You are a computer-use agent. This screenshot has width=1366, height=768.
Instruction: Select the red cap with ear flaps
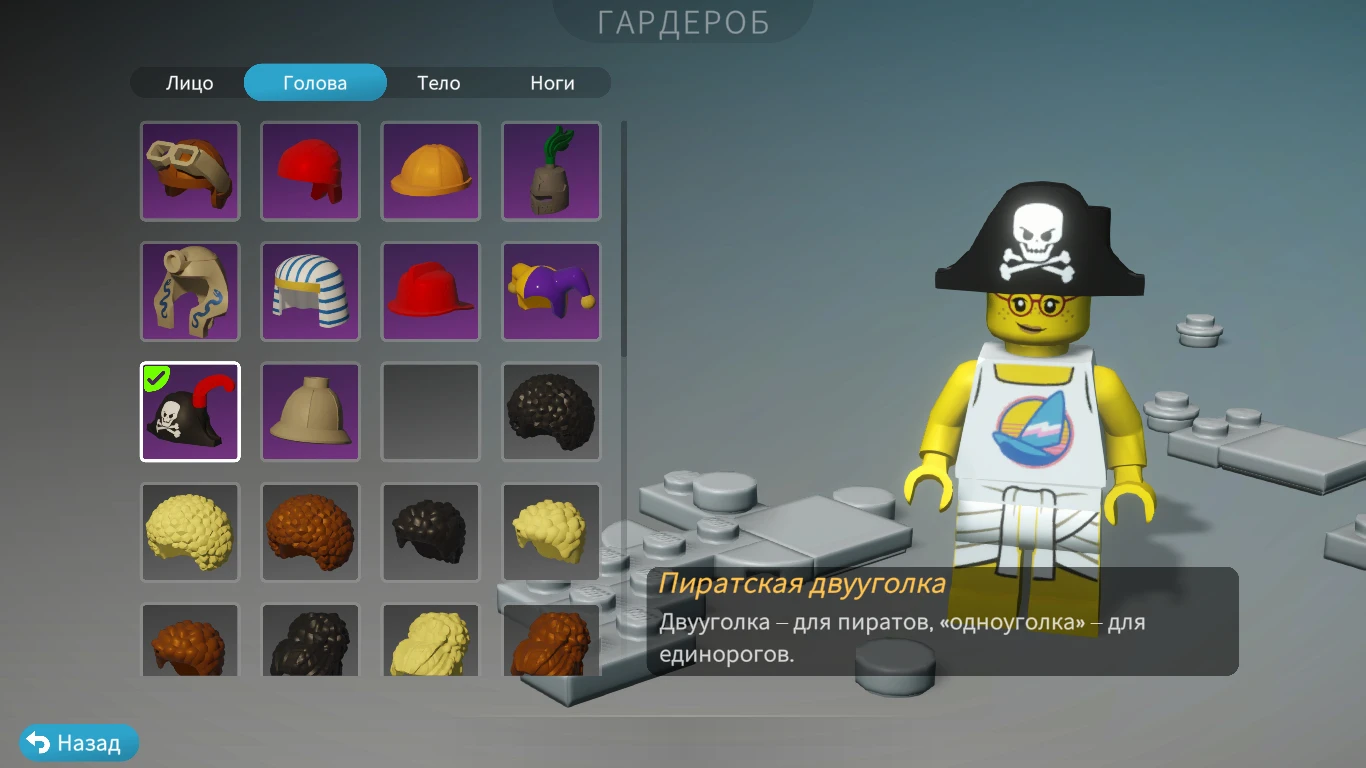point(310,172)
